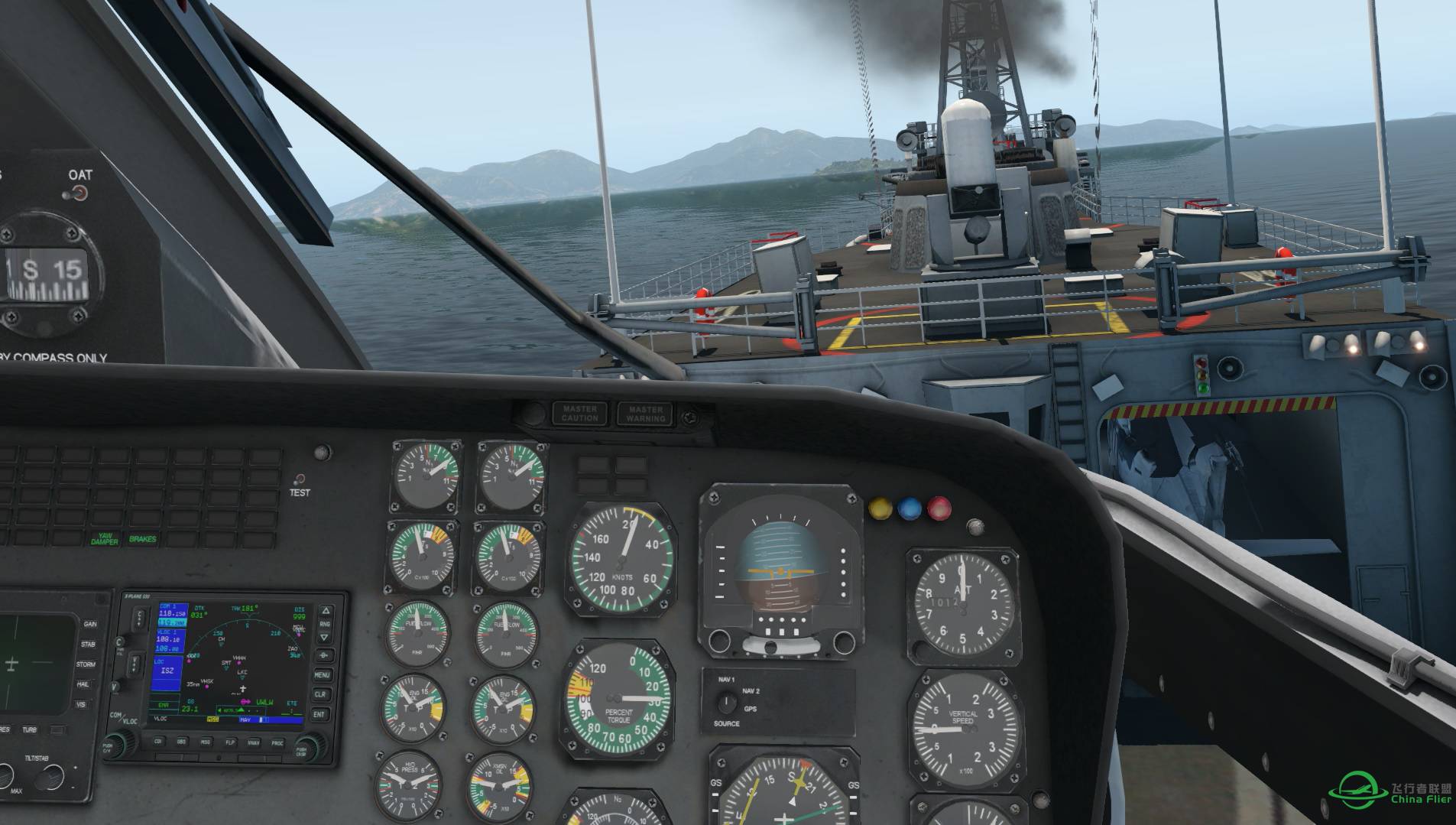Click the red indicator button by the attitude indicator

pos(939,508)
